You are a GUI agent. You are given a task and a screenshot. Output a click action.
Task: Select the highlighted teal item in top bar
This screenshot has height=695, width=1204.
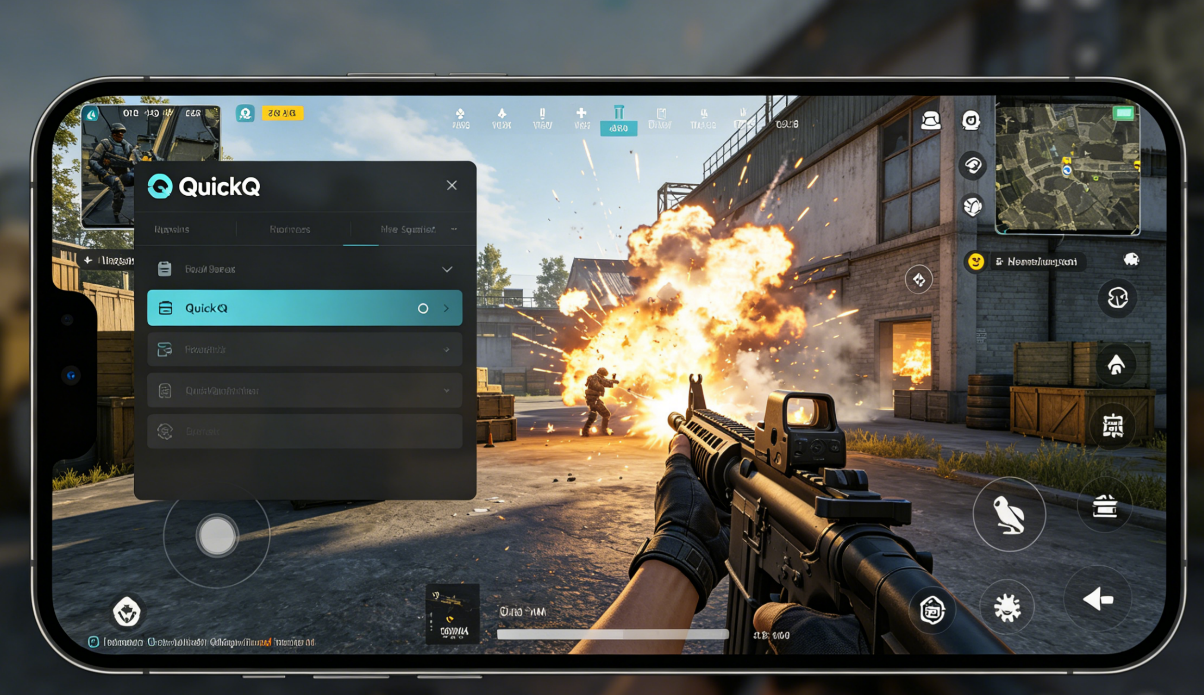618,120
